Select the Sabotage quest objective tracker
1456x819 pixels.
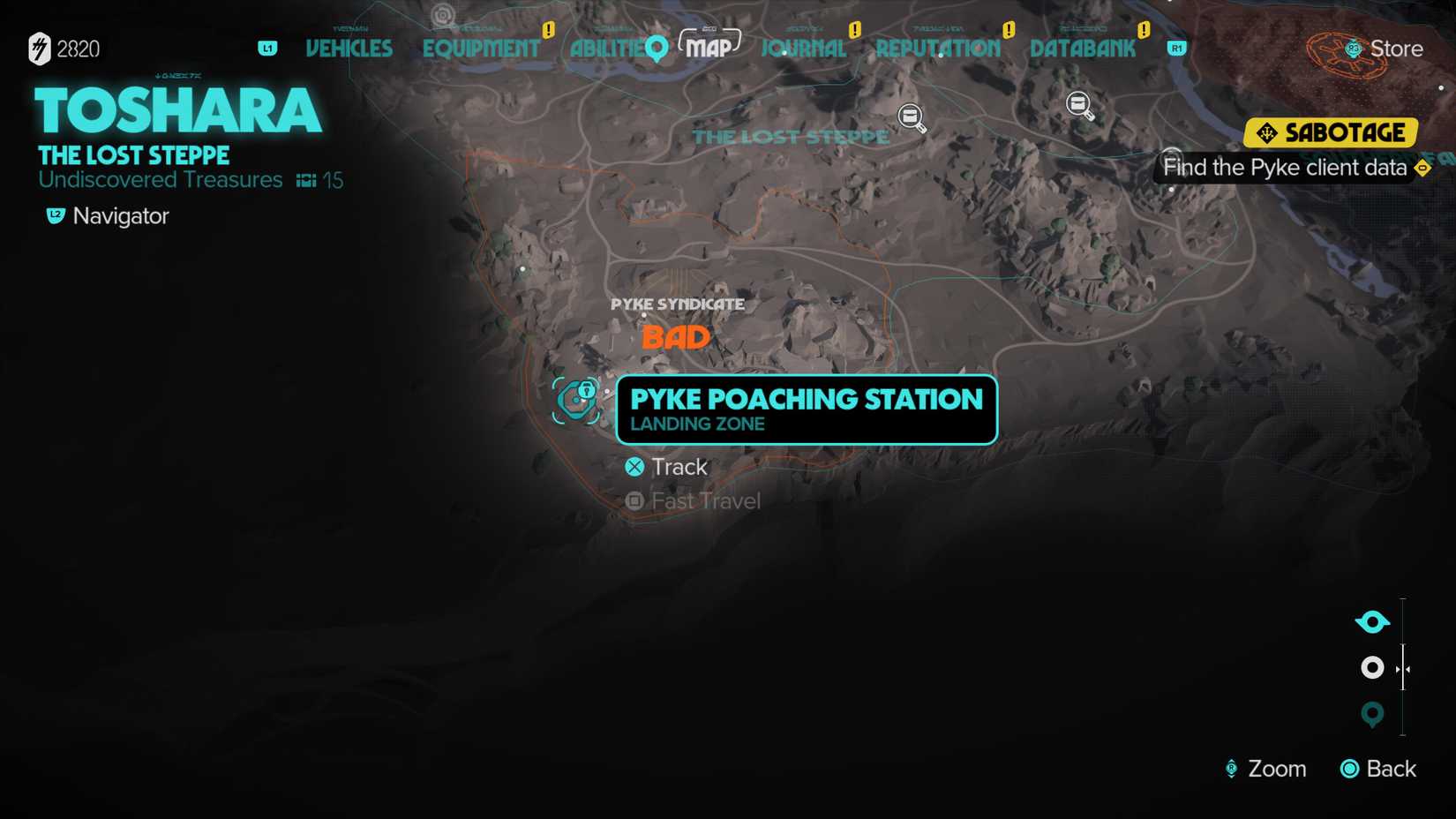click(x=1330, y=133)
